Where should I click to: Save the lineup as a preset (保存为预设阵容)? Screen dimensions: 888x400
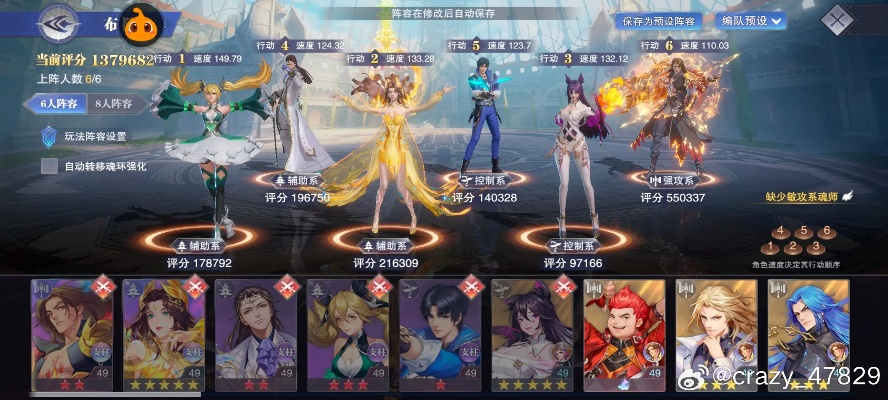point(657,20)
